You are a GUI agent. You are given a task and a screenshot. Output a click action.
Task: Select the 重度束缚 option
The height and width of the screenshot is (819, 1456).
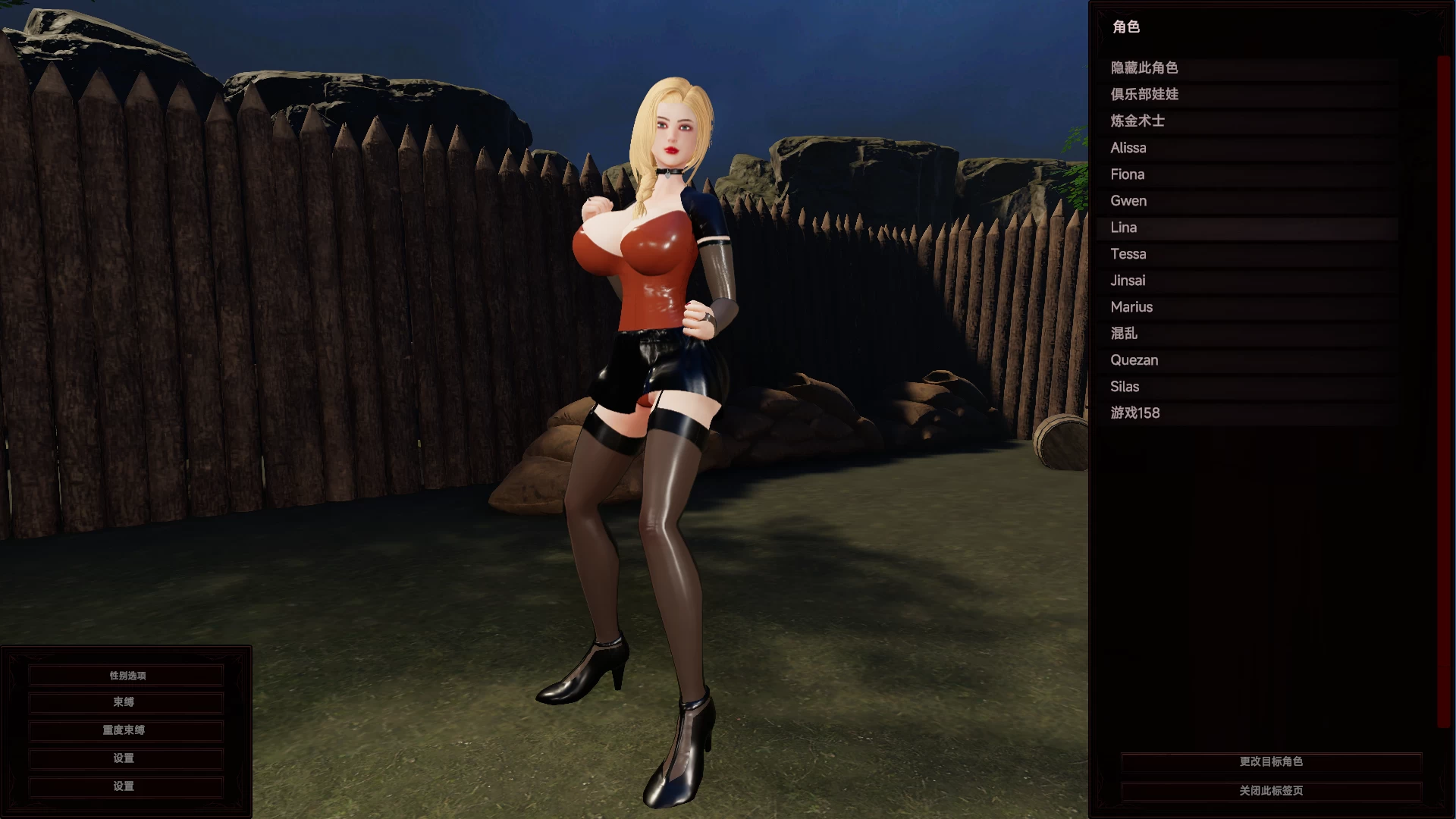click(x=125, y=730)
